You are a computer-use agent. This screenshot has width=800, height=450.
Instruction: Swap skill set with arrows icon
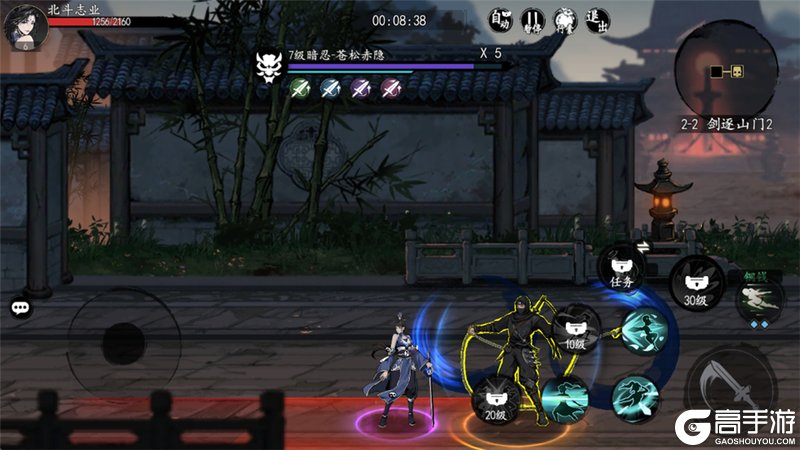[x=641, y=247]
